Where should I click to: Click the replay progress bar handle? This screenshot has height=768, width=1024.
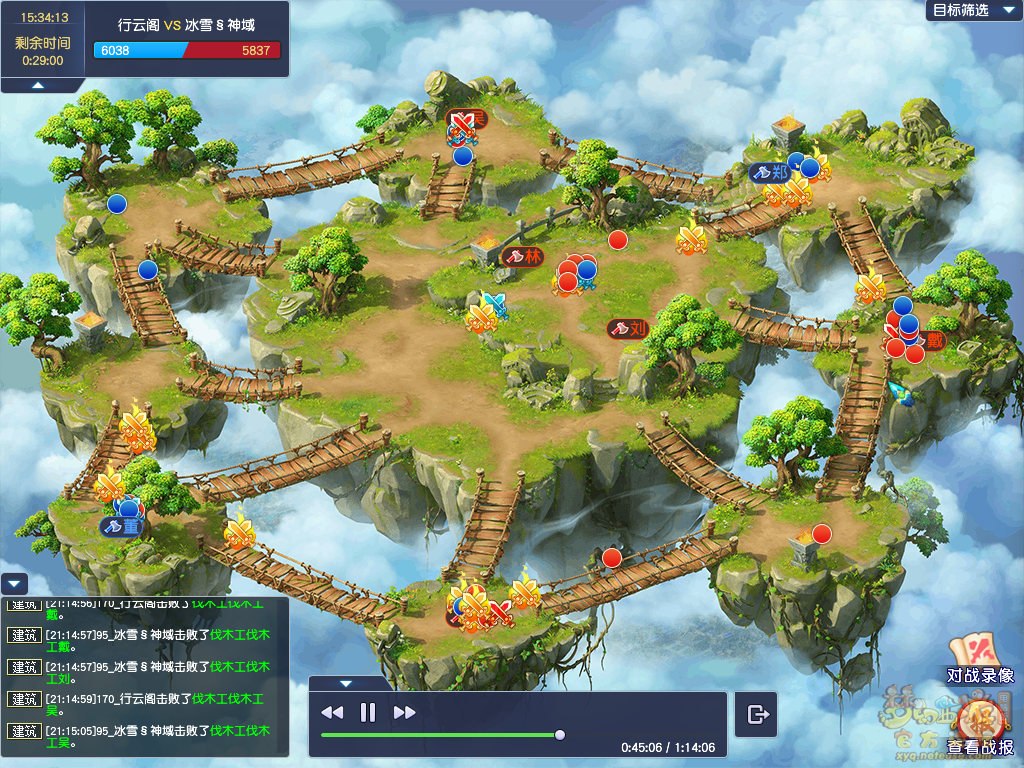[x=560, y=735]
